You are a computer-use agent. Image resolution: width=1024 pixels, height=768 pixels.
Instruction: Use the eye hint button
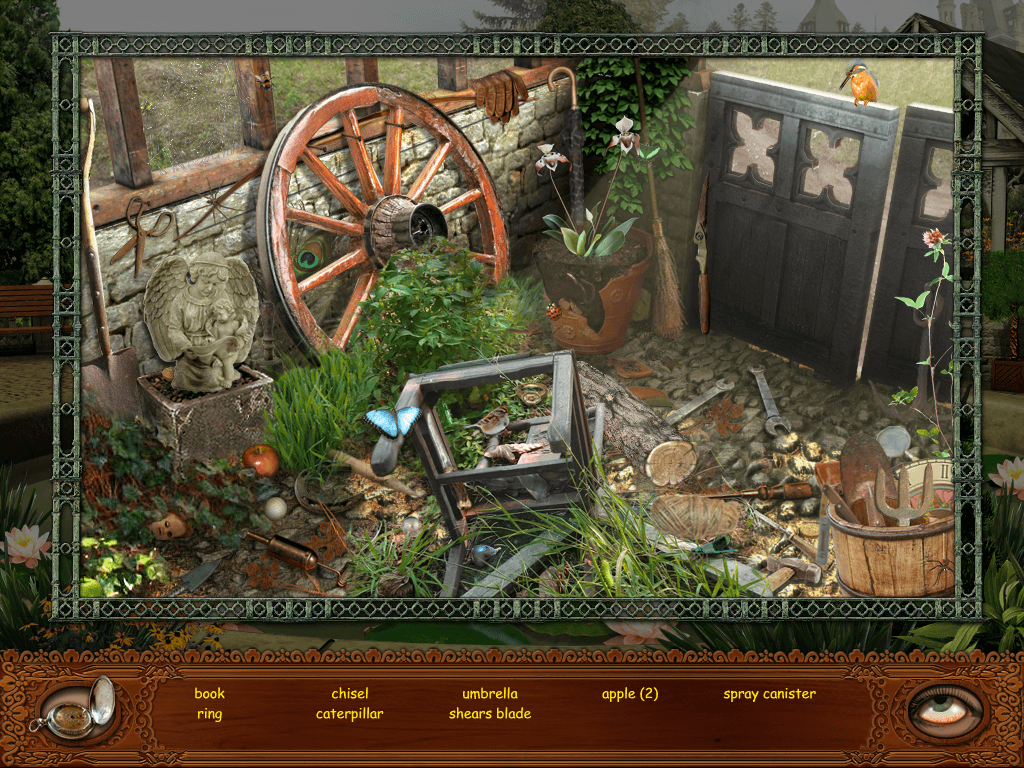(x=945, y=709)
